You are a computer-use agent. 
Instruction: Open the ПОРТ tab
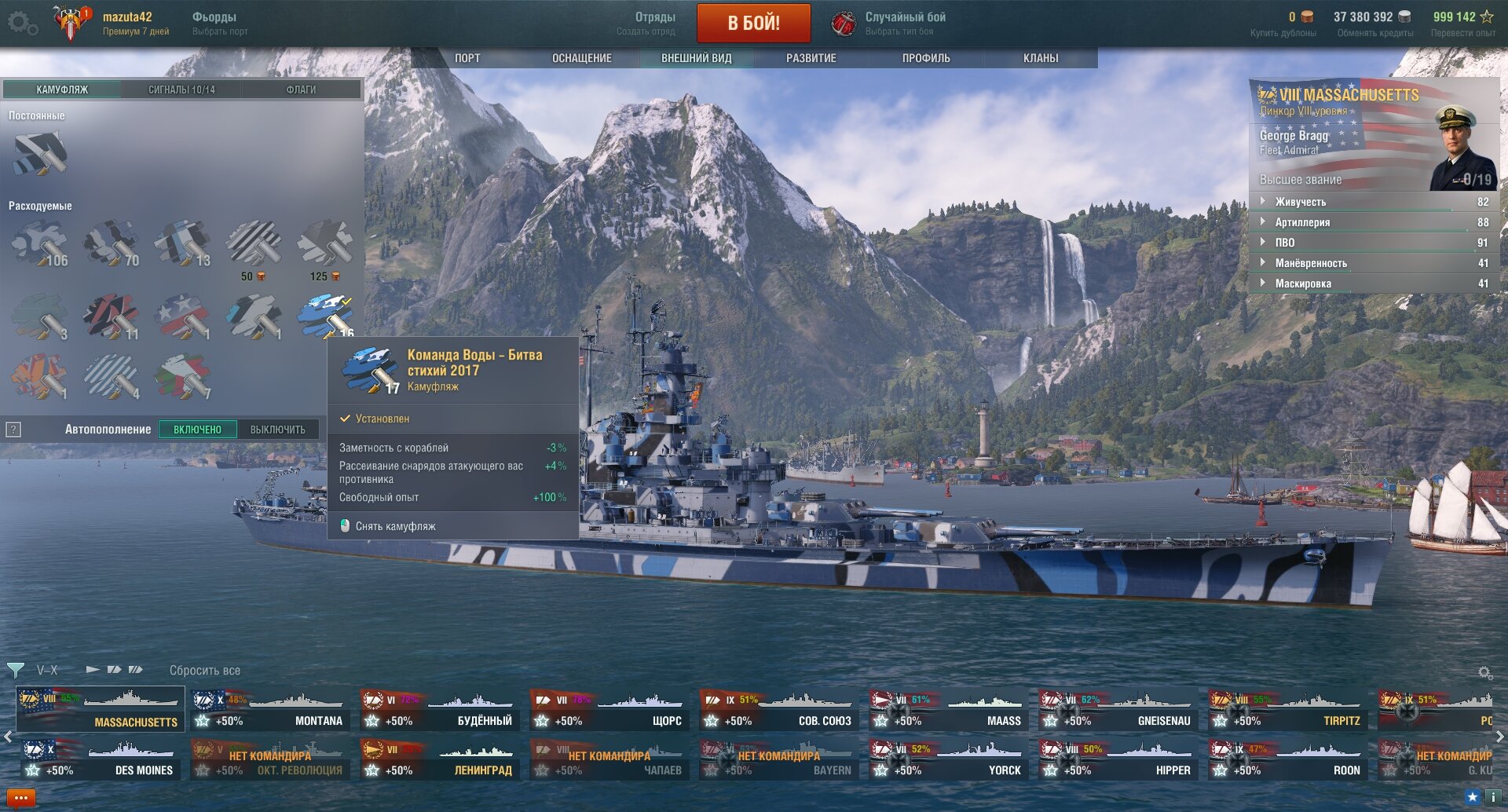(x=467, y=58)
